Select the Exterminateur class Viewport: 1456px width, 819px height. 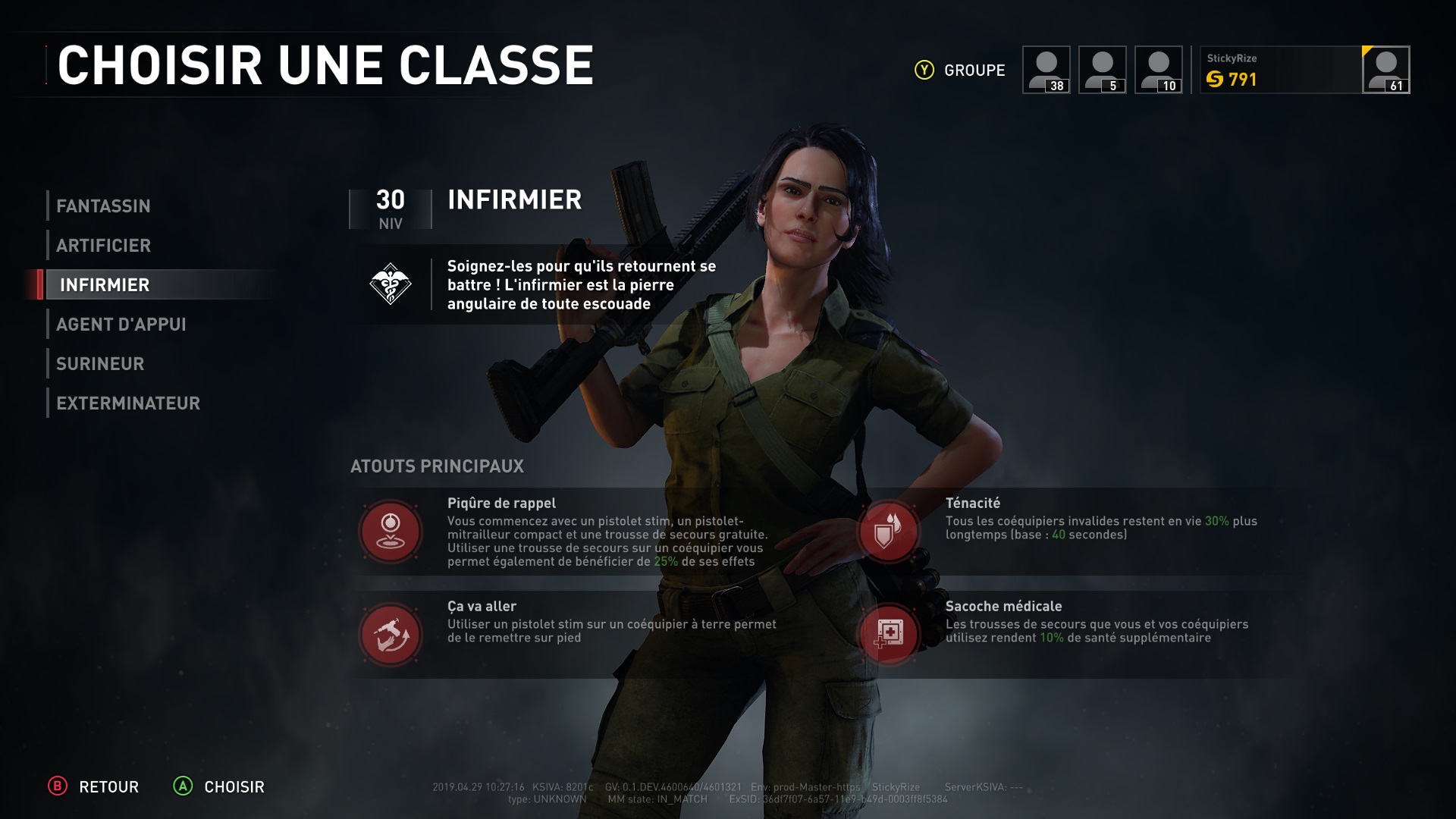click(x=128, y=403)
